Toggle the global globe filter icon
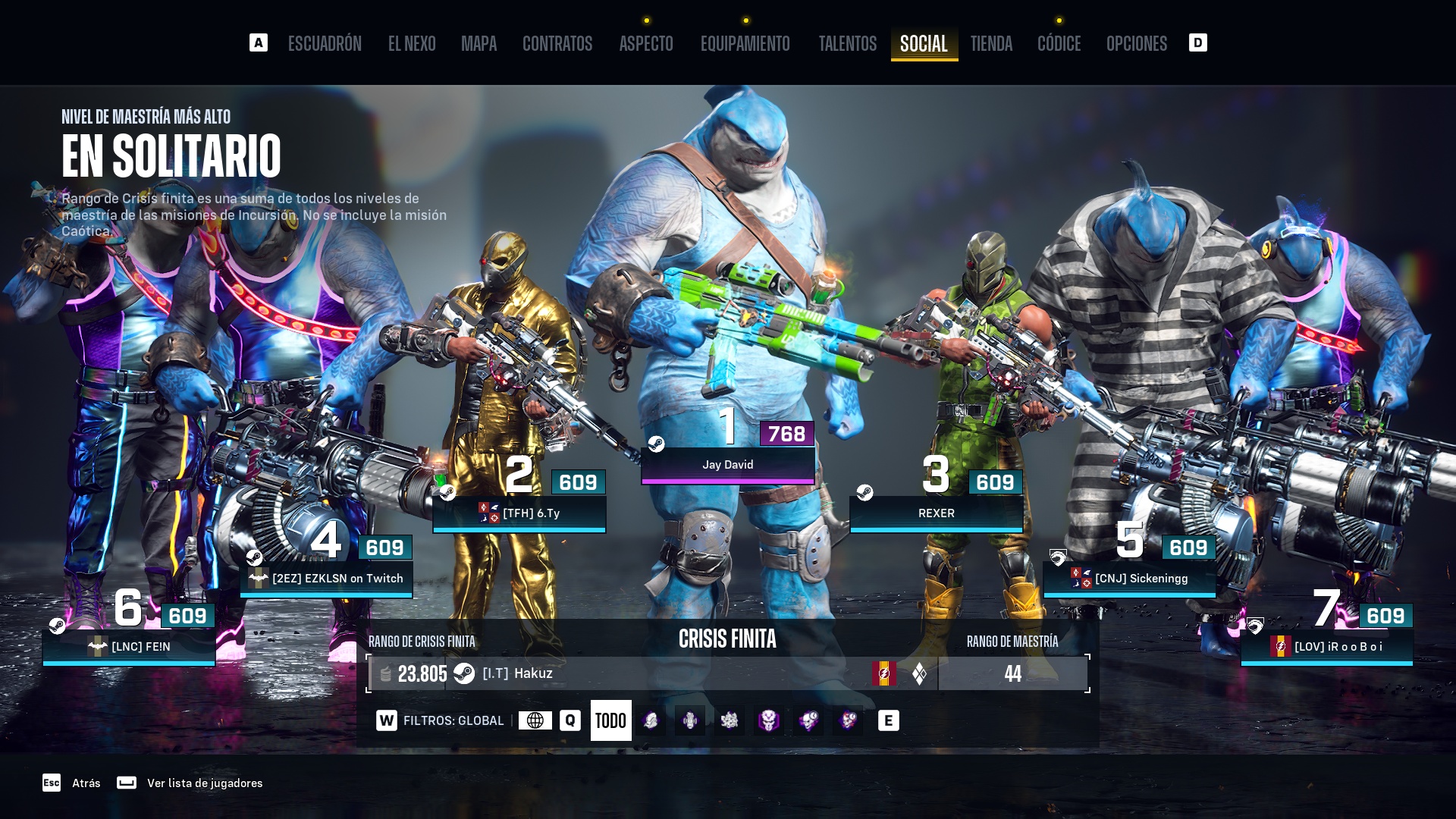Viewport: 1456px width, 819px height. click(535, 720)
